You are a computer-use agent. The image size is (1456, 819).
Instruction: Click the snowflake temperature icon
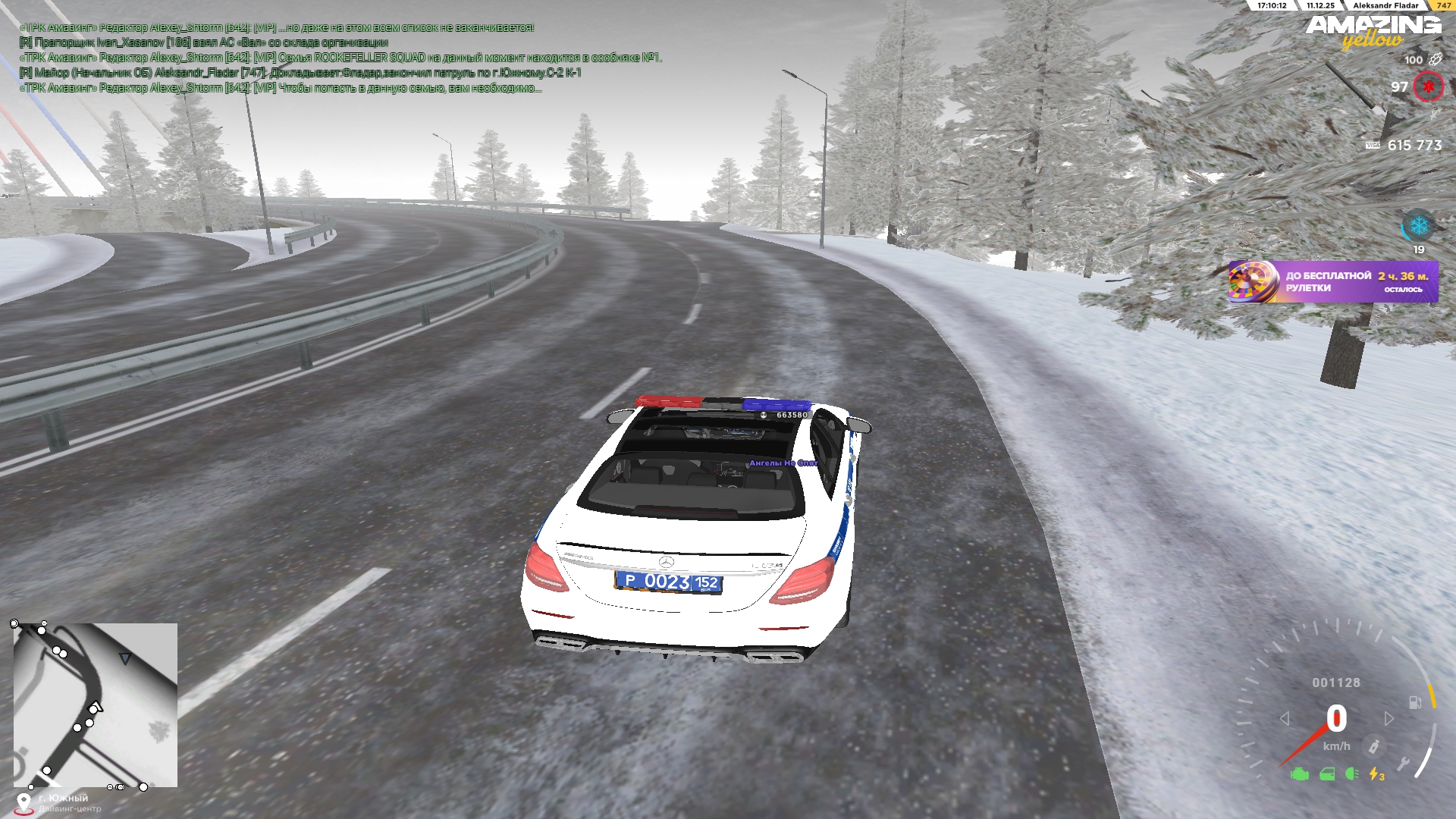(1418, 226)
